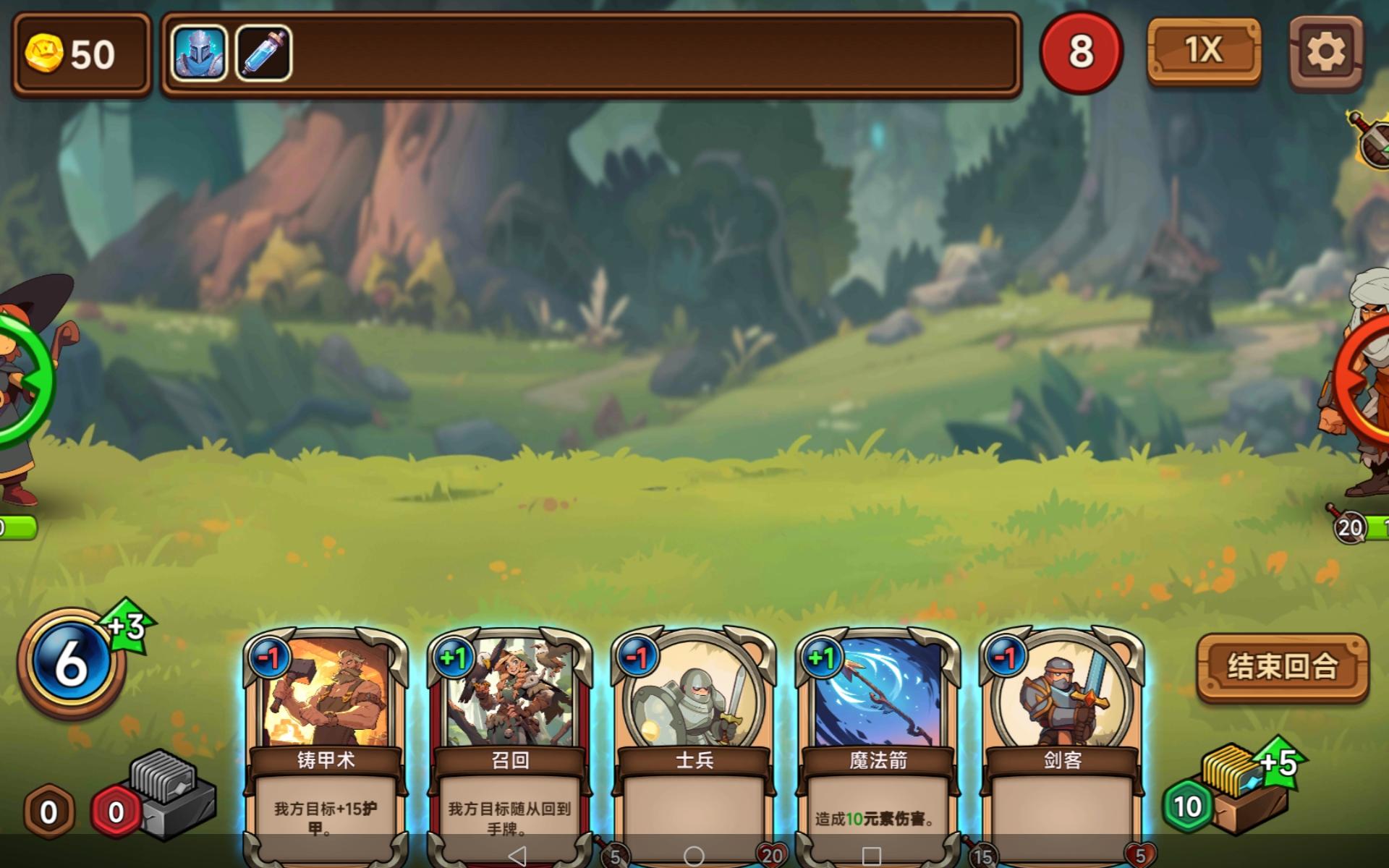Screen dimensions: 1389x868
Task: Click the red 0 counter at bottom left
Action: pyautogui.click(x=115, y=812)
